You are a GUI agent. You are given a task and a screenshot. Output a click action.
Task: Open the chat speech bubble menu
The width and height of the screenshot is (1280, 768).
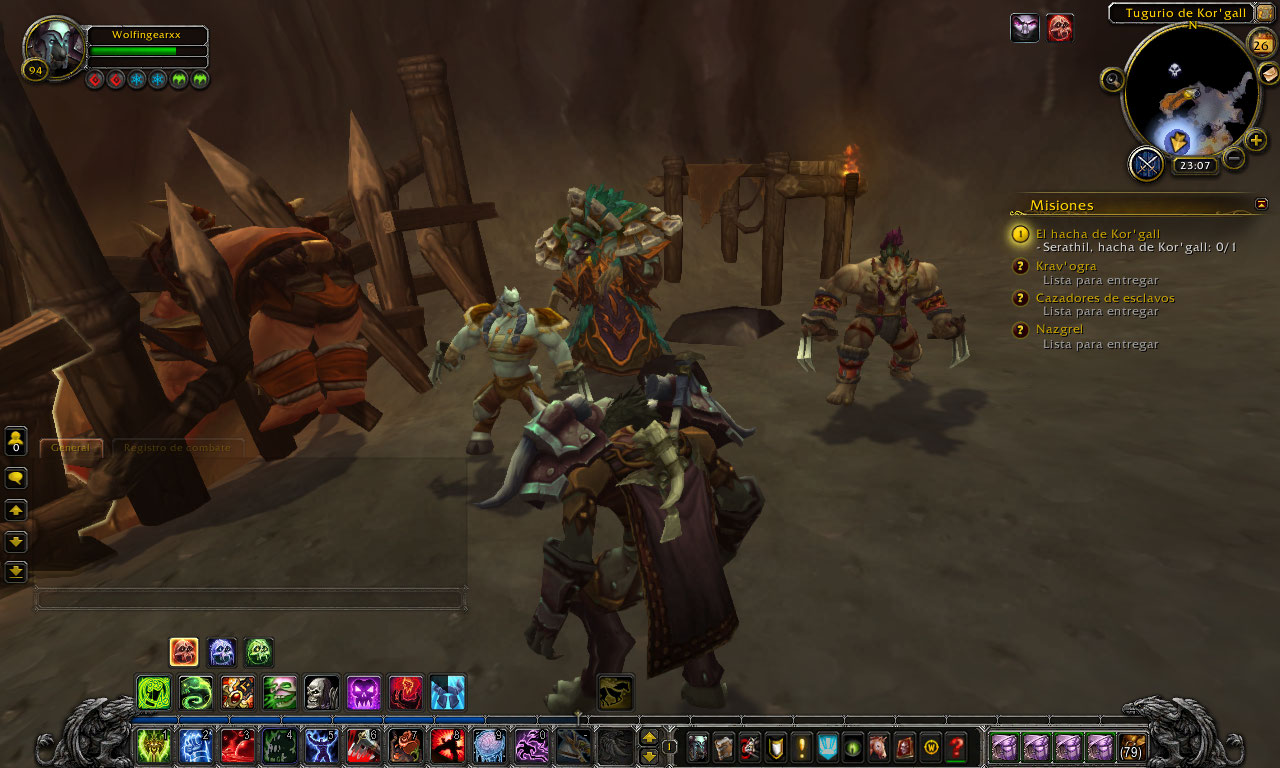pos(16,478)
